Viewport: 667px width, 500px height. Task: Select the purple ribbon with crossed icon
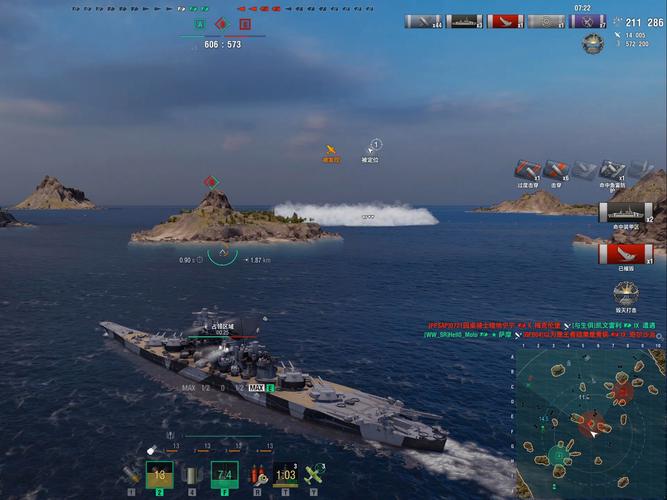pyautogui.click(x=584, y=21)
